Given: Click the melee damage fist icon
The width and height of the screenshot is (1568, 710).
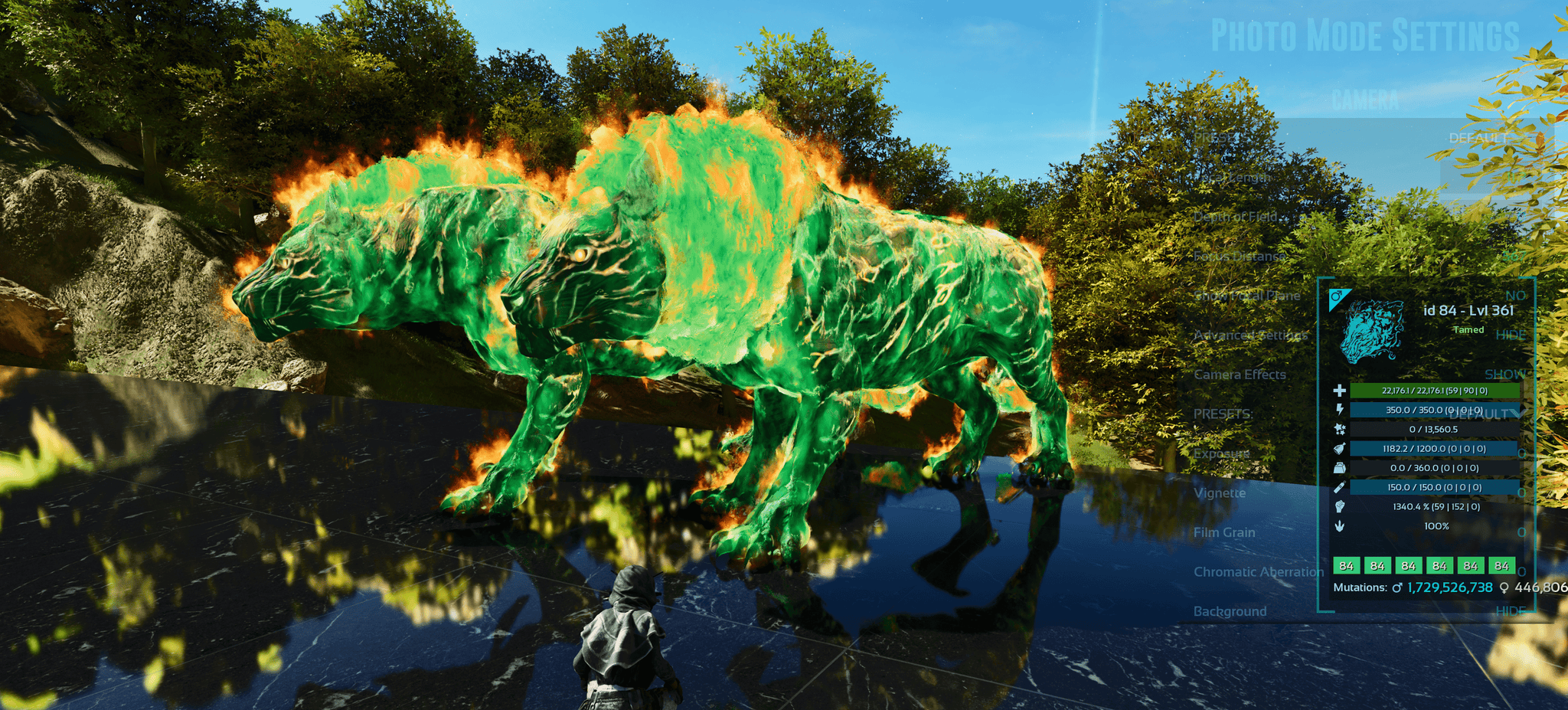Looking at the screenshot, I should coord(1340,506).
